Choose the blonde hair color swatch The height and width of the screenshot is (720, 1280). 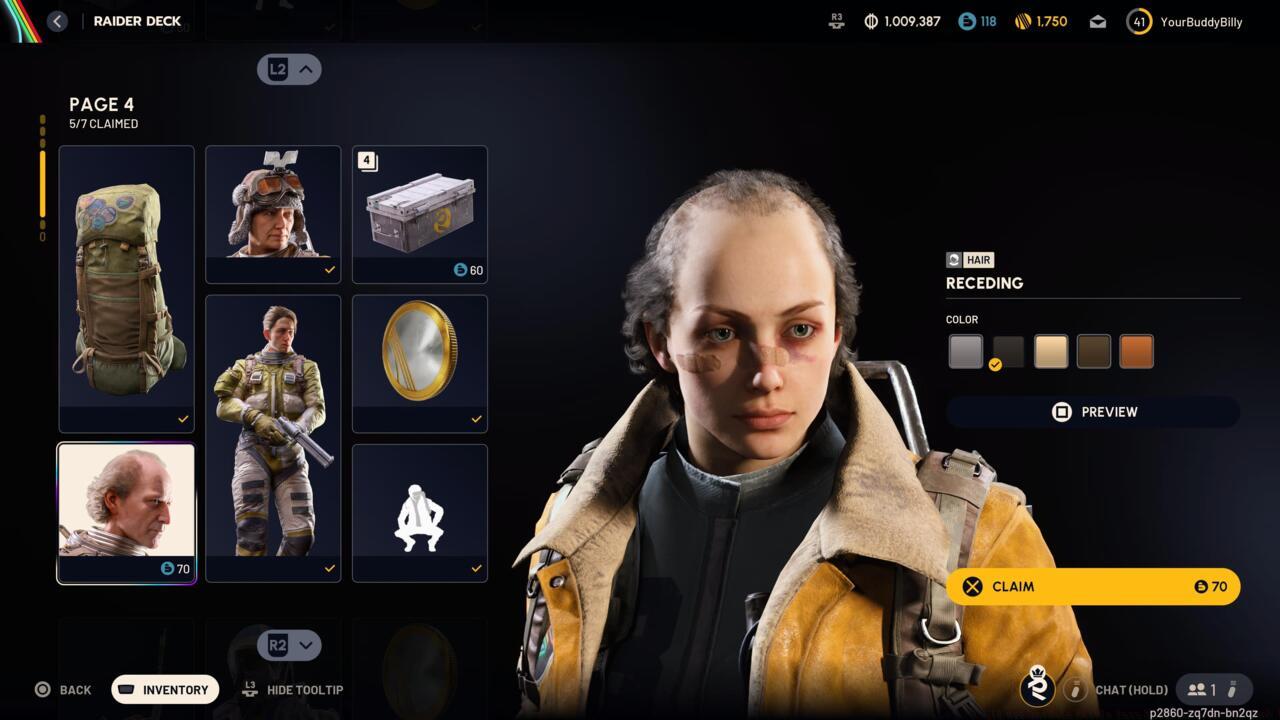1051,352
